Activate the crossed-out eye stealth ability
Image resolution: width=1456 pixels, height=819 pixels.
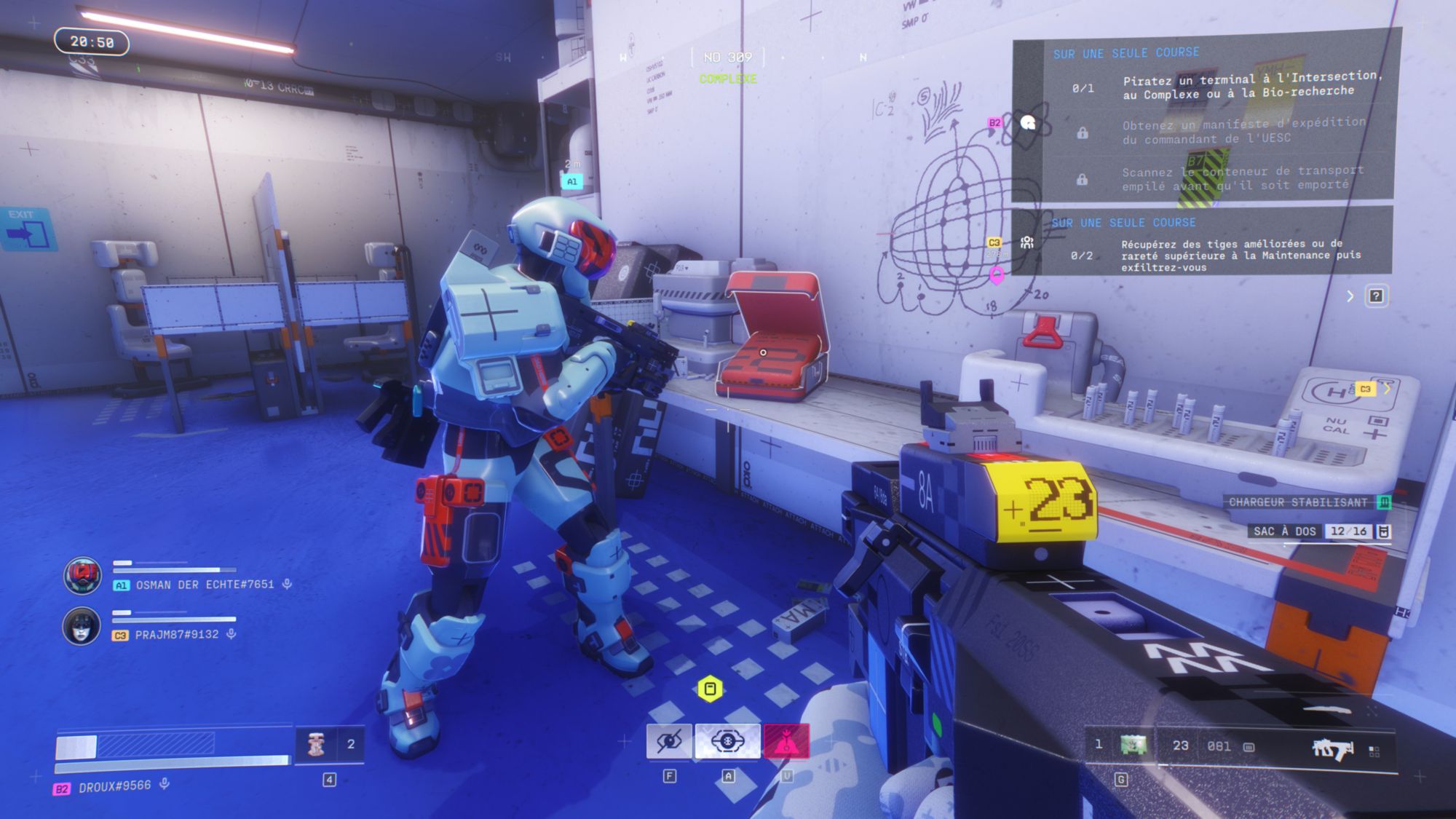pyautogui.click(x=668, y=742)
